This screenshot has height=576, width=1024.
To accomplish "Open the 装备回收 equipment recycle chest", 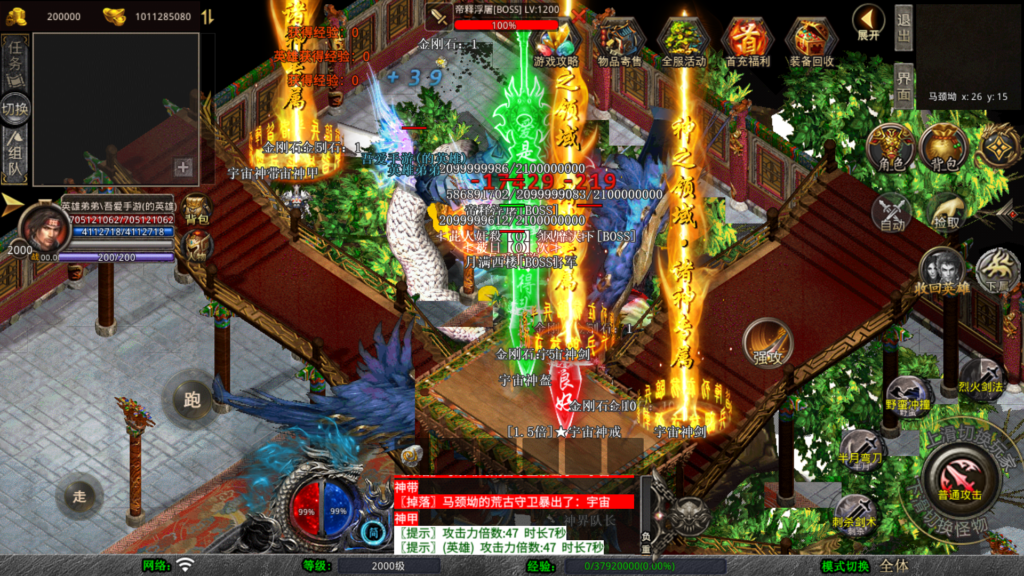I will [x=812, y=42].
